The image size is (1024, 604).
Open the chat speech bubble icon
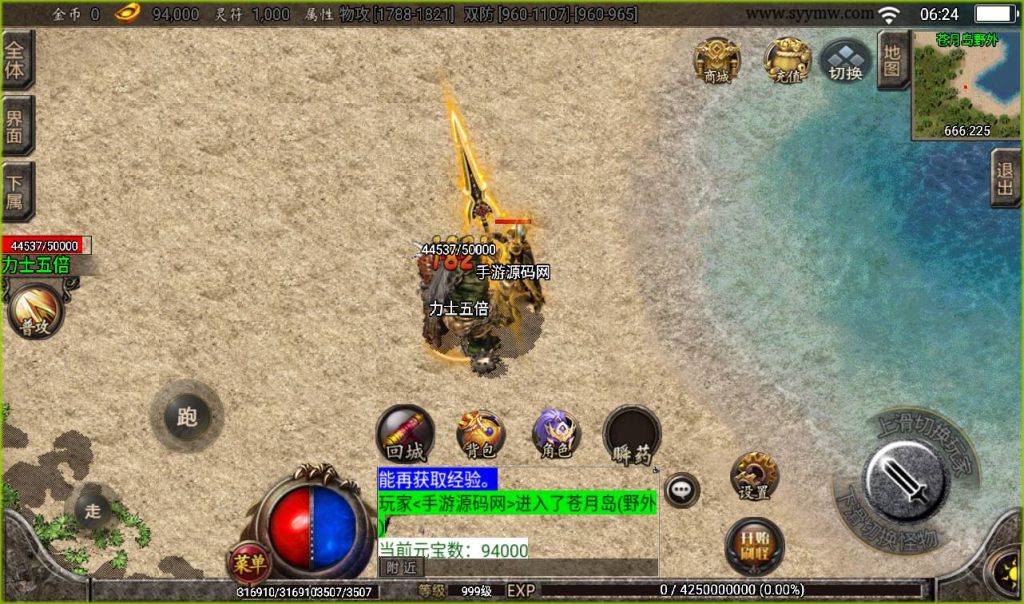pyautogui.click(x=682, y=490)
